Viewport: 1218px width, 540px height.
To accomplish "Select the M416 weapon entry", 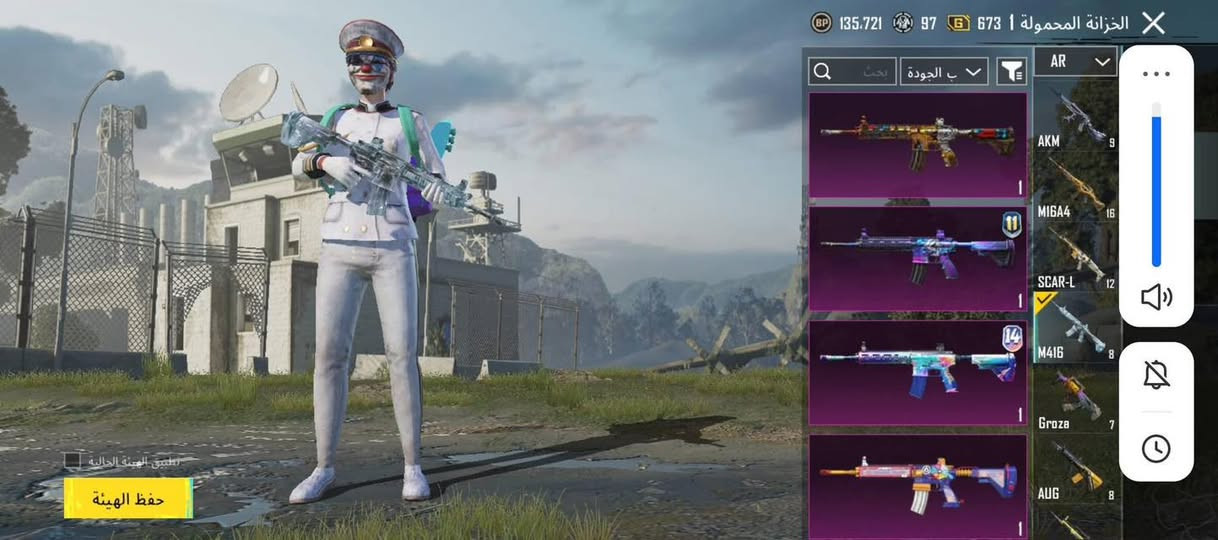I will point(1075,327).
